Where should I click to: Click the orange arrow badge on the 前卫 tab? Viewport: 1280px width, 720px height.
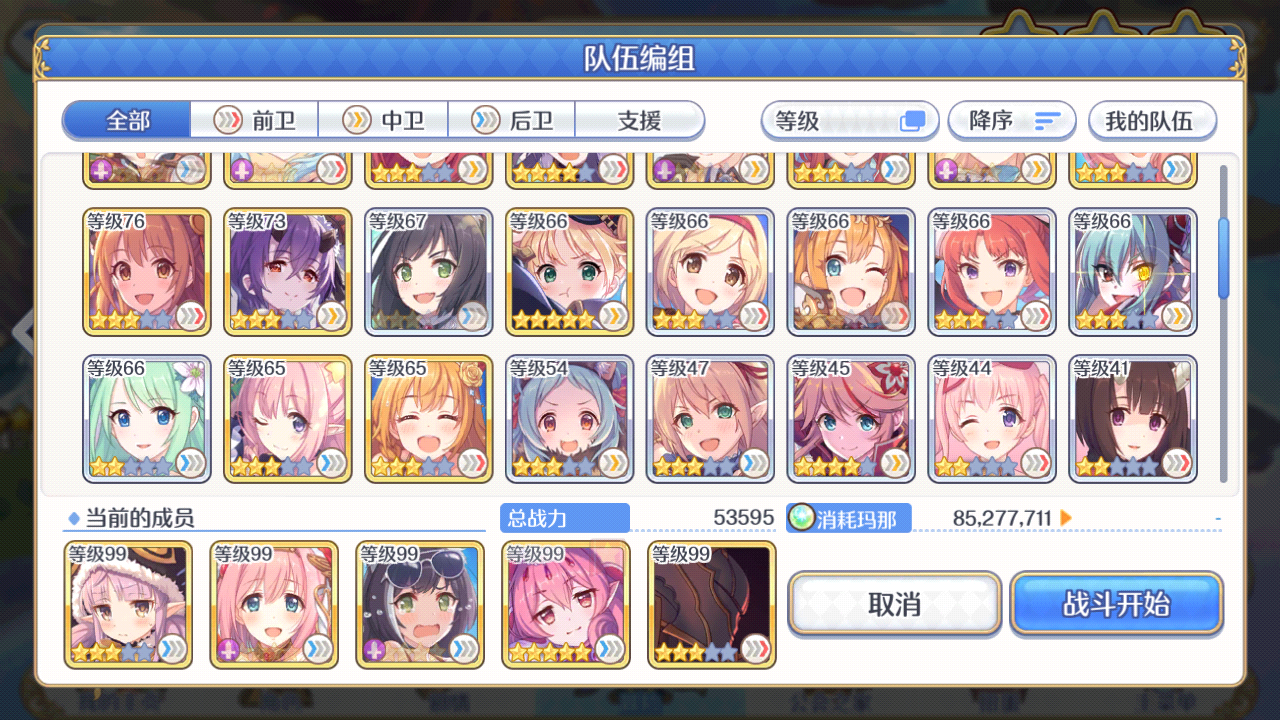pyautogui.click(x=228, y=120)
